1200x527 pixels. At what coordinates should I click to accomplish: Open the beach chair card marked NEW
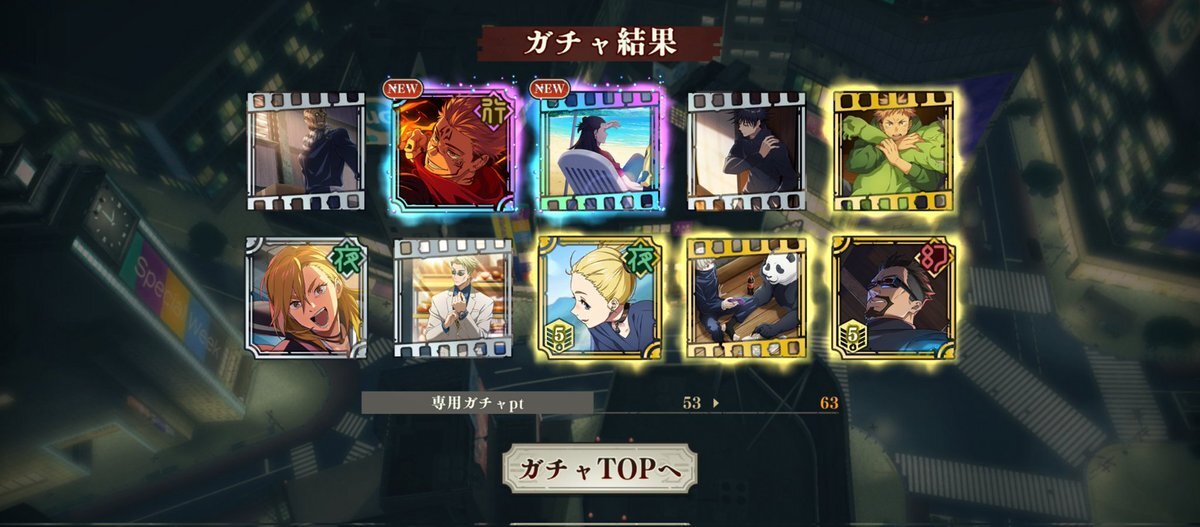[600, 150]
